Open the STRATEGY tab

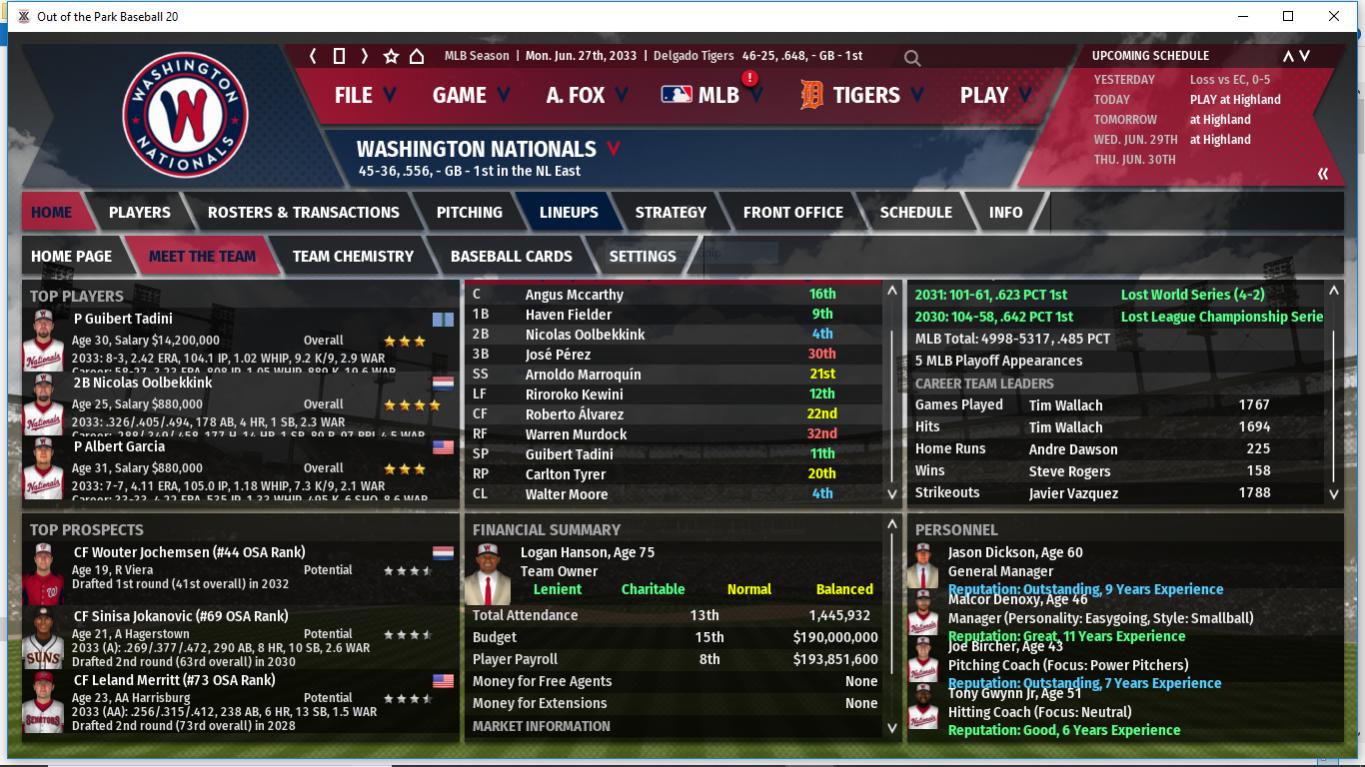tap(670, 212)
